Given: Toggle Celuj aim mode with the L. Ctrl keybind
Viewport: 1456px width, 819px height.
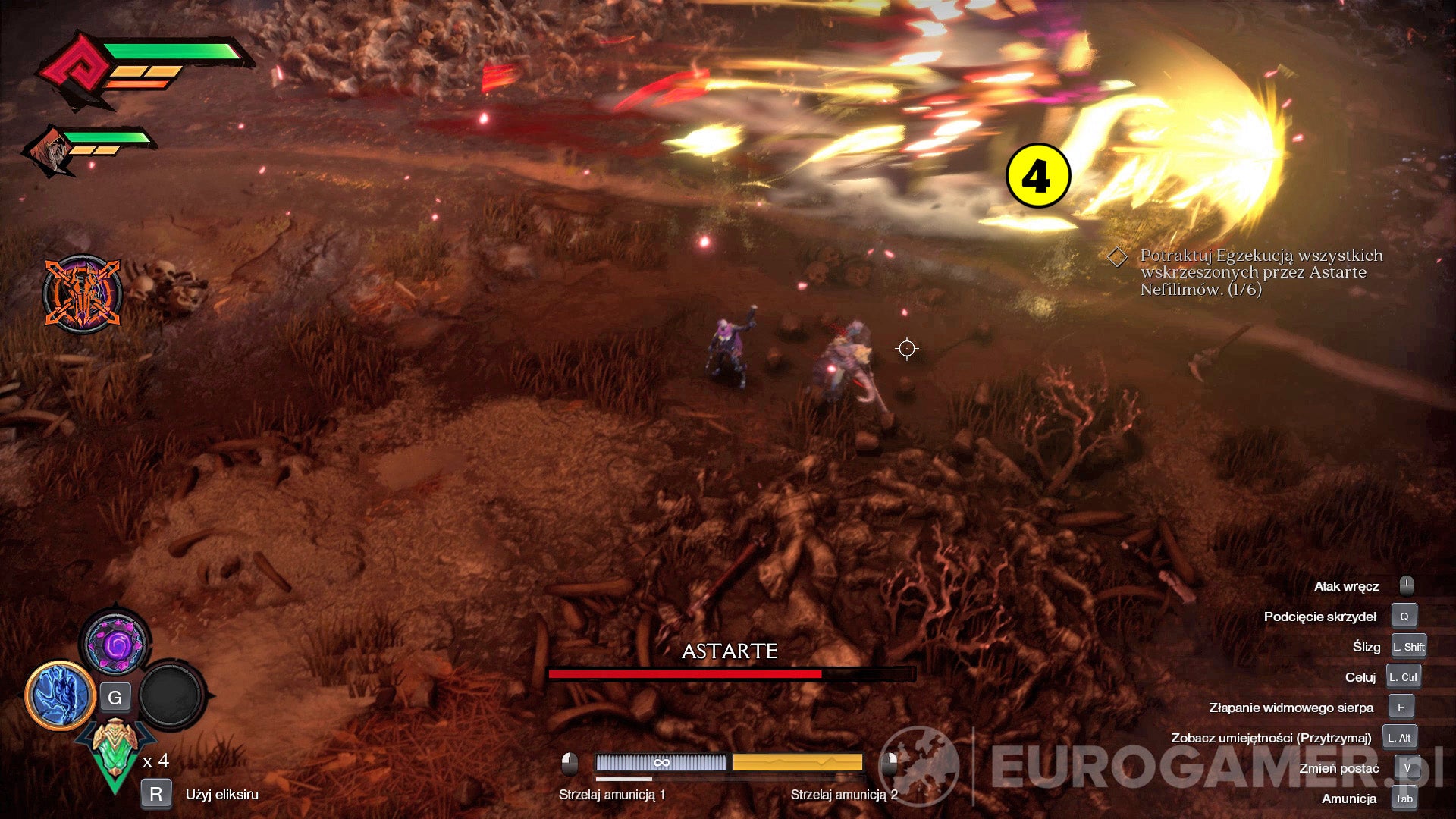Looking at the screenshot, I should coord(1404,676).
